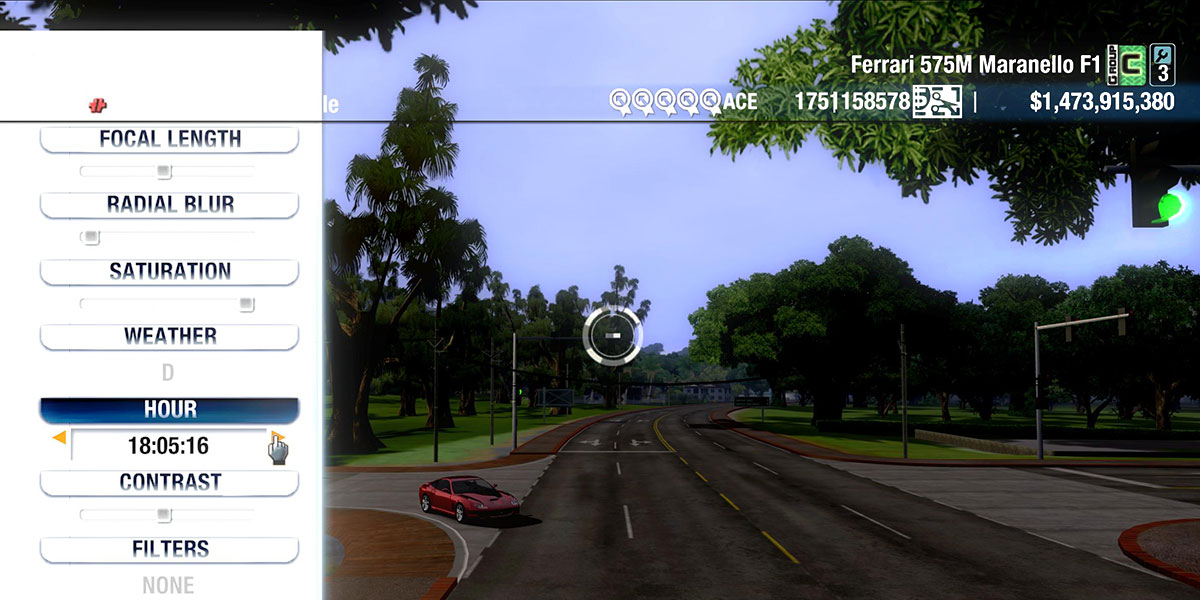Highlight the Hour setting
1200x600 pixels.
(x=169, y=410)
